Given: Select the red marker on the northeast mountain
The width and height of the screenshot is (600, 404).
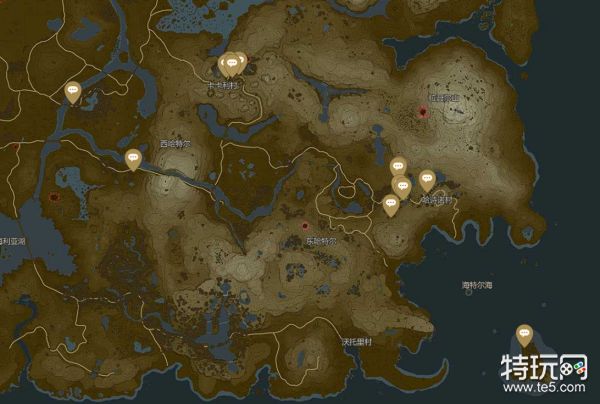Looking at the screenshot, I should click(423, 111).
